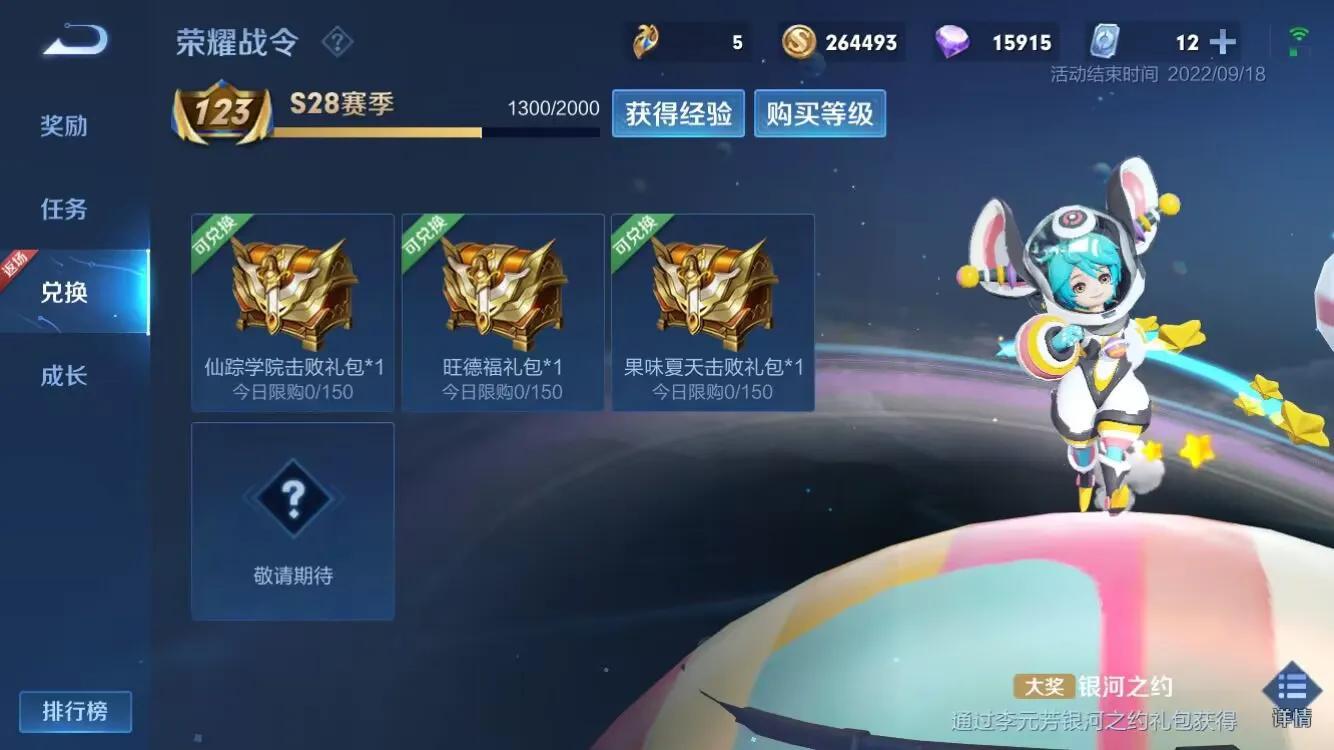1334x750 pixels.
Task: Open the battle pass help question mark icon
Action: pyautogui.click(x=338, y=42)
